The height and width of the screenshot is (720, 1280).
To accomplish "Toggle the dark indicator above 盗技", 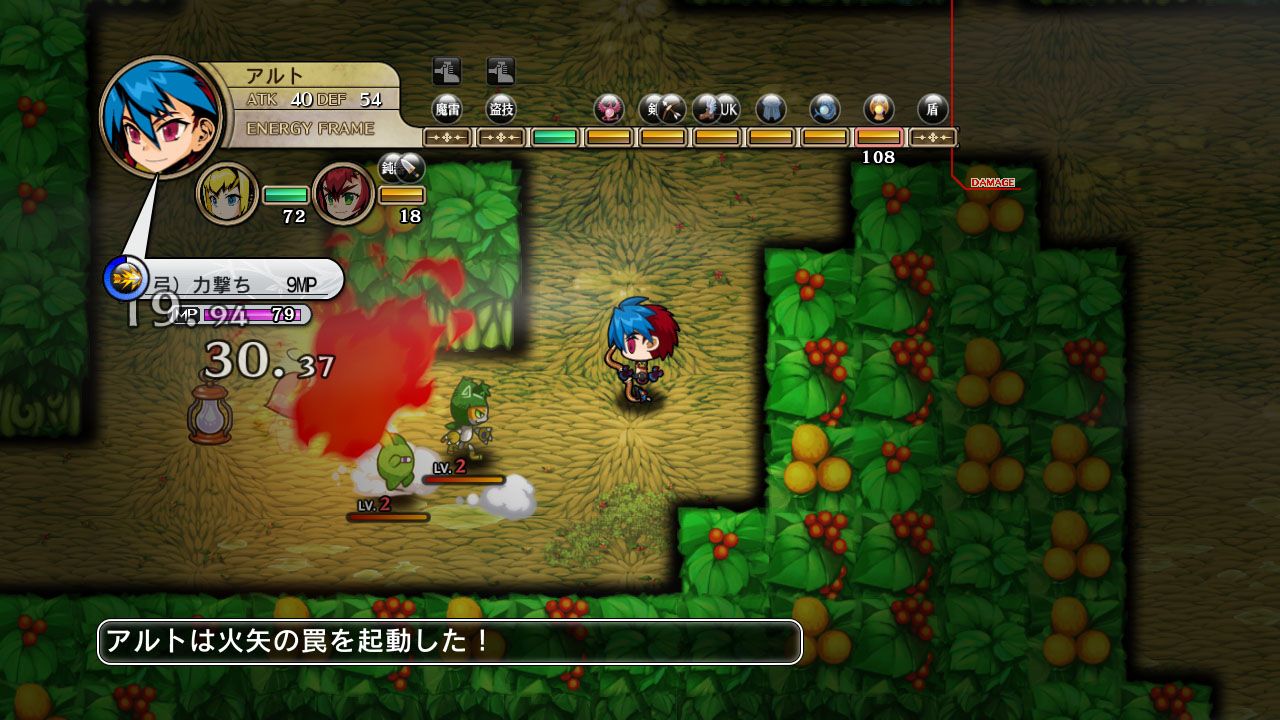I will [x=500, y=71].
